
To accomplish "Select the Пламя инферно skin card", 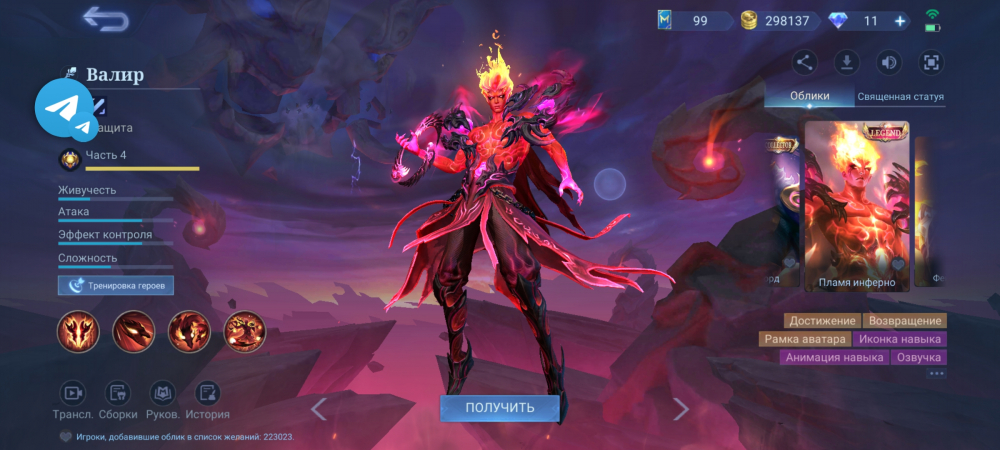I will point(857,205).
